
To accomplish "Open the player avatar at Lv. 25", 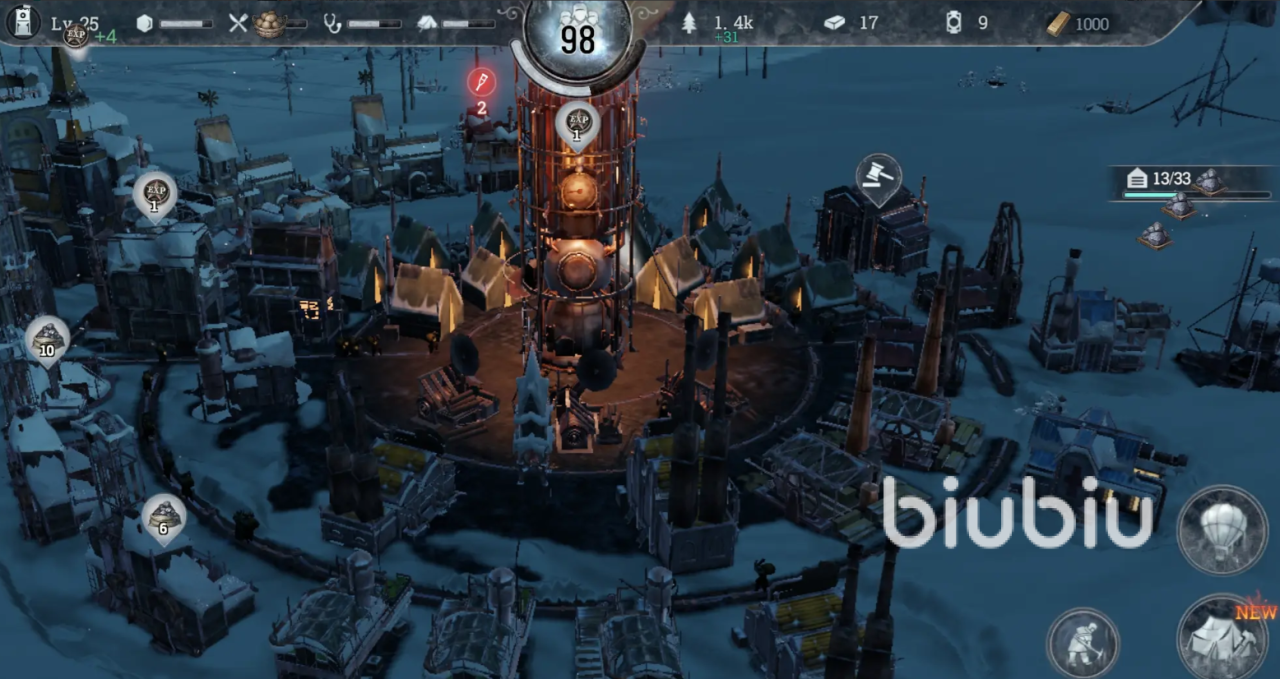I will coord(23,22).
